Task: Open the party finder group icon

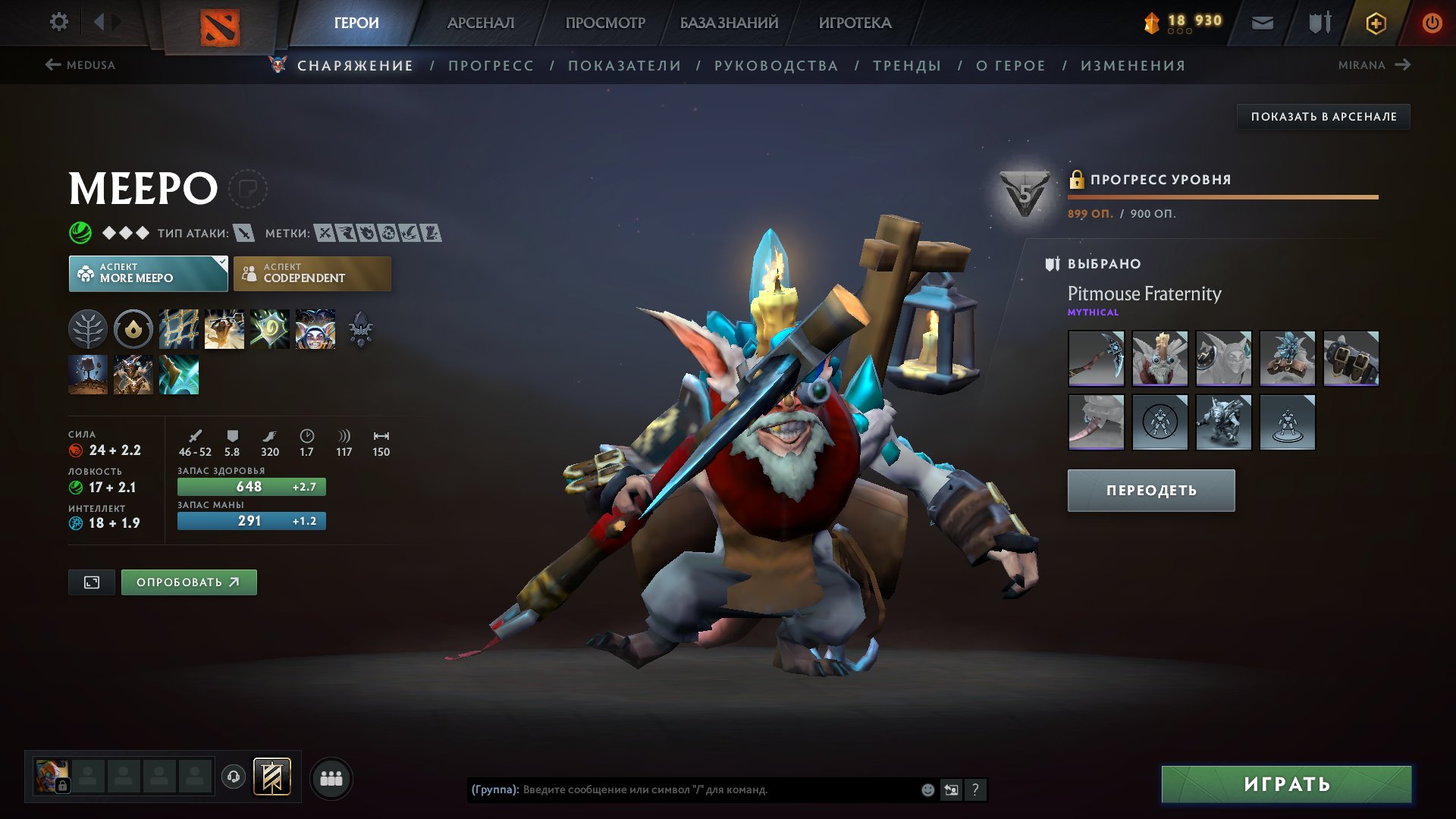Action: point(330,779)
